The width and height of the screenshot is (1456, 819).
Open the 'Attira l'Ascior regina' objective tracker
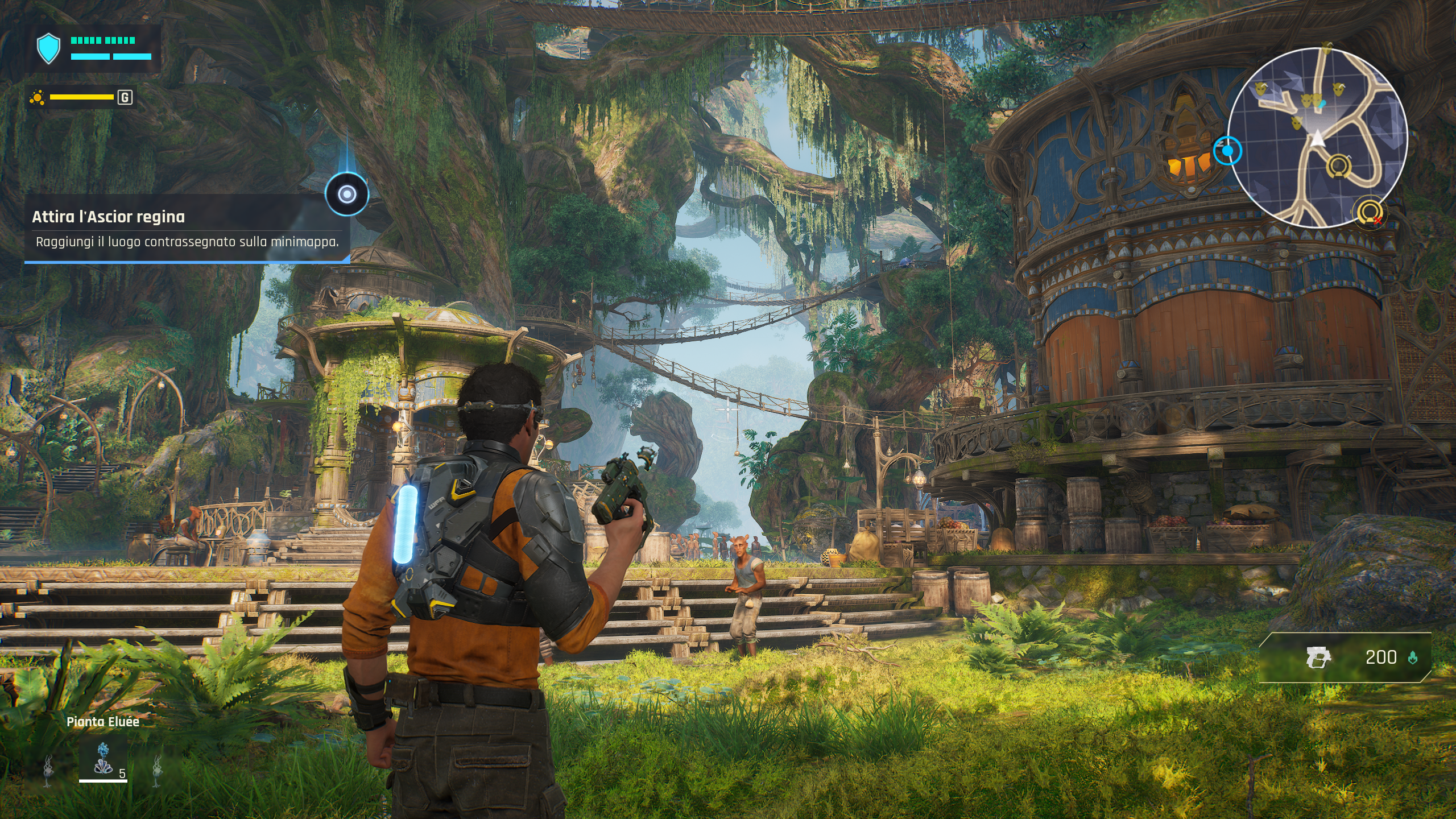tap(185, 229)
